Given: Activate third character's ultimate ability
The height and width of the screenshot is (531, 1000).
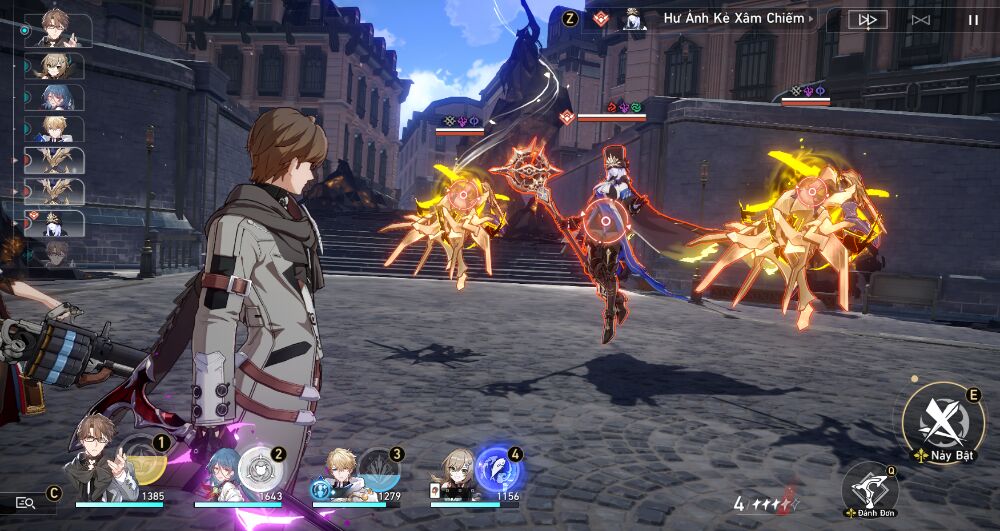Looking at the screenshot, I should 379,467.
